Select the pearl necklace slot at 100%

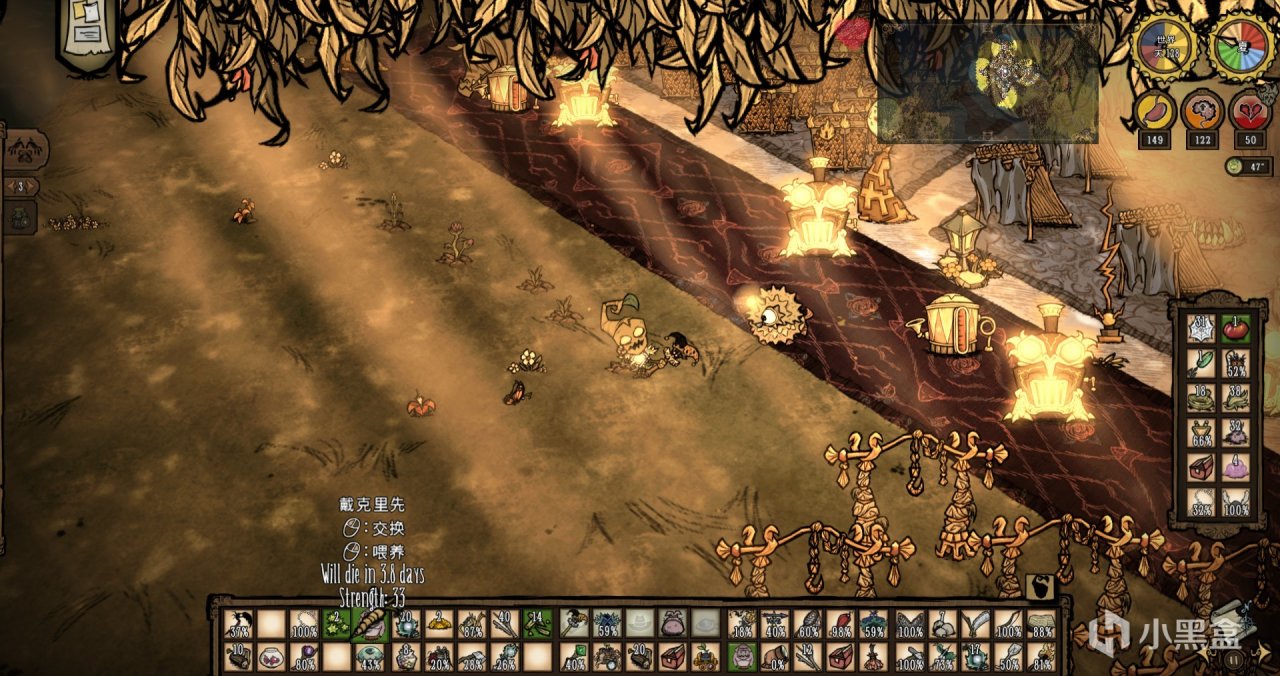(303, 624)
